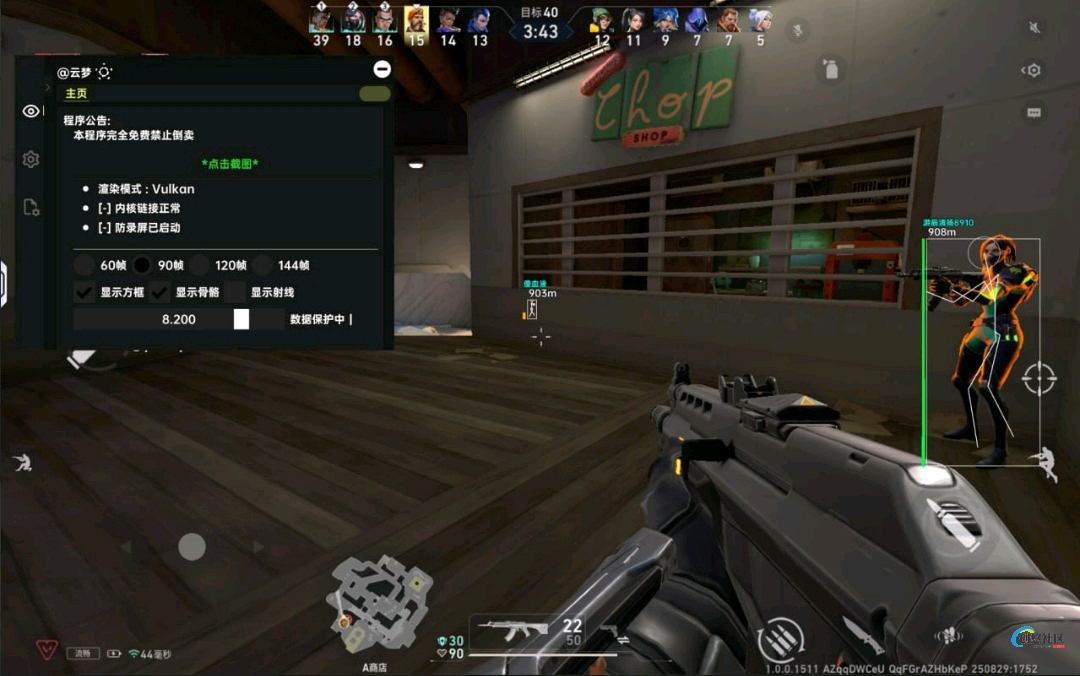Choose the 120帧 frame rate option
1080x676 pixels.
pyautogui.click(x=200, y=265)
